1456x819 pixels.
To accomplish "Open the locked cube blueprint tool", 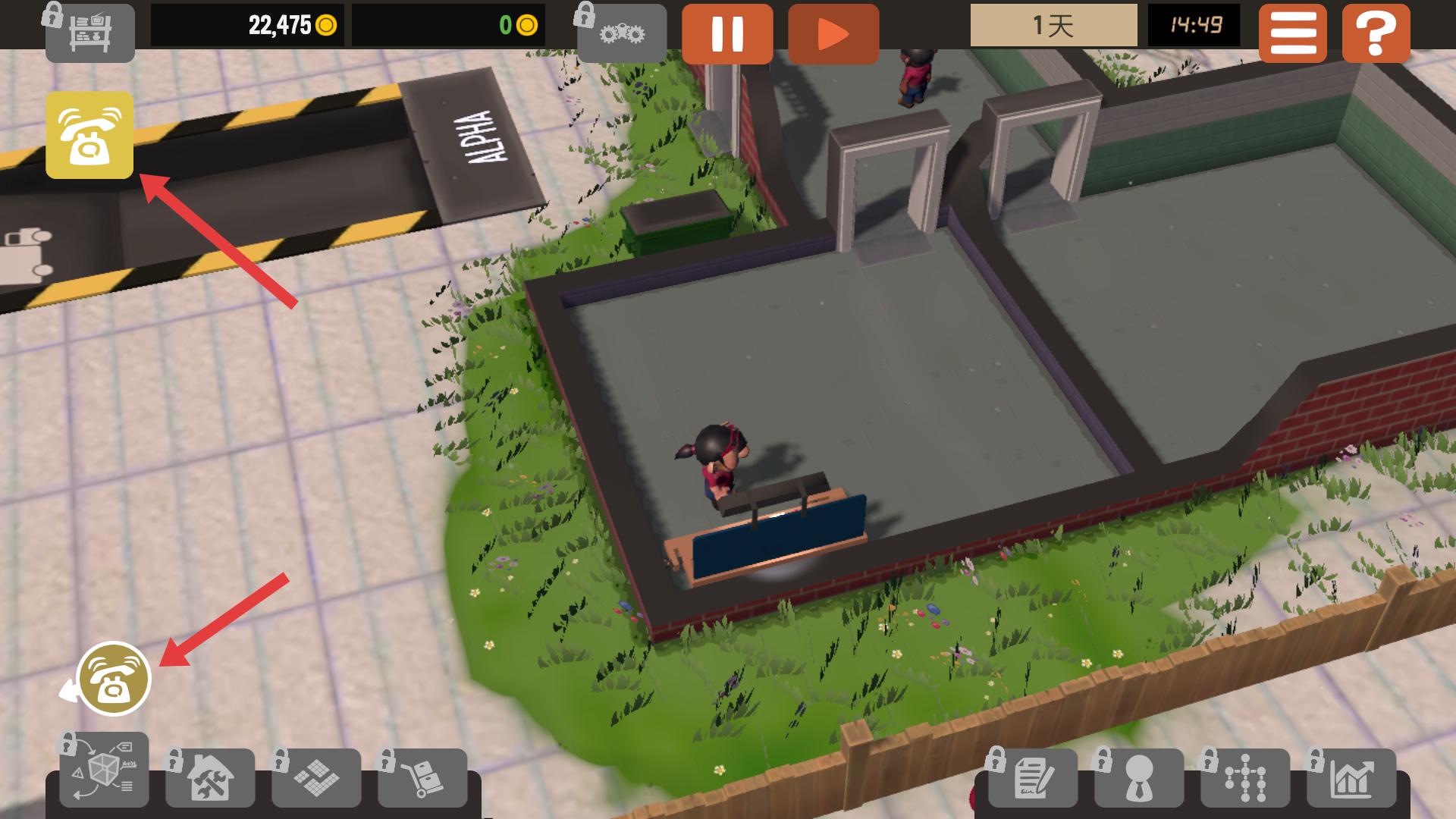I will 104,771.
